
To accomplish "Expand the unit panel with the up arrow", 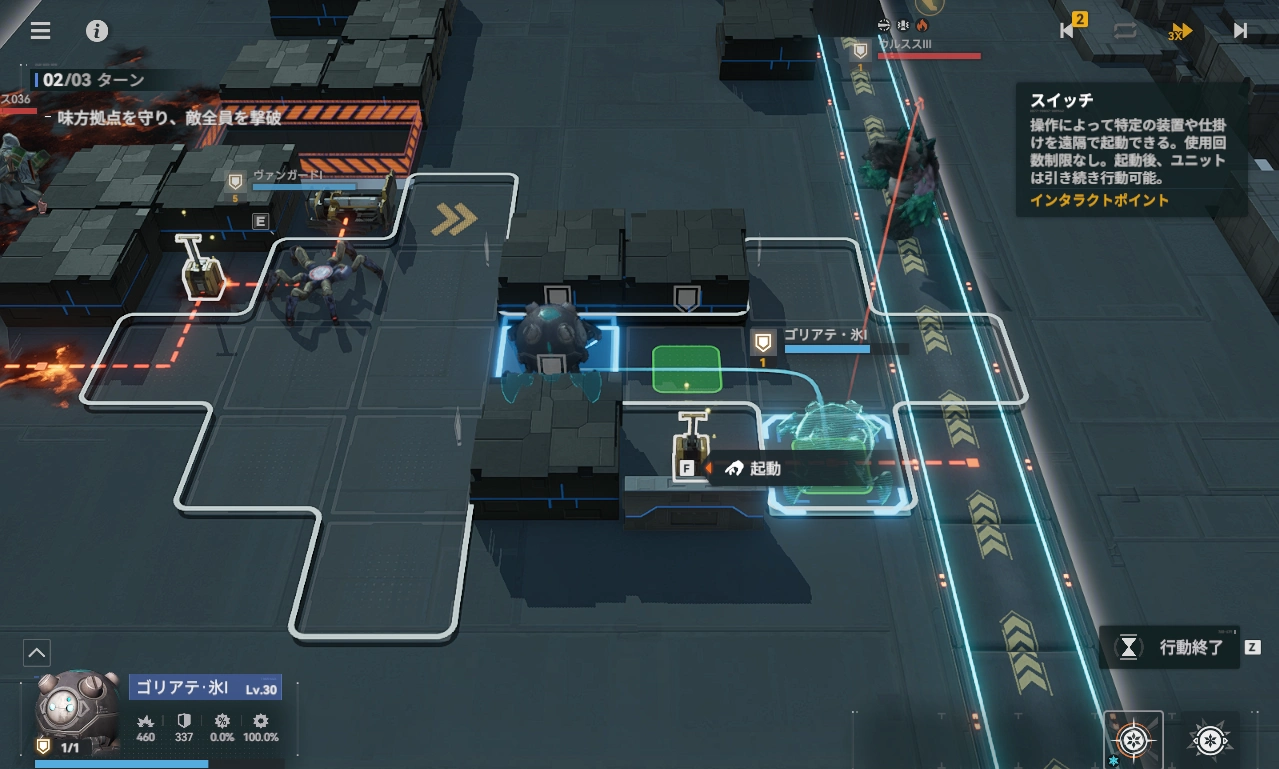I will 36,653.
